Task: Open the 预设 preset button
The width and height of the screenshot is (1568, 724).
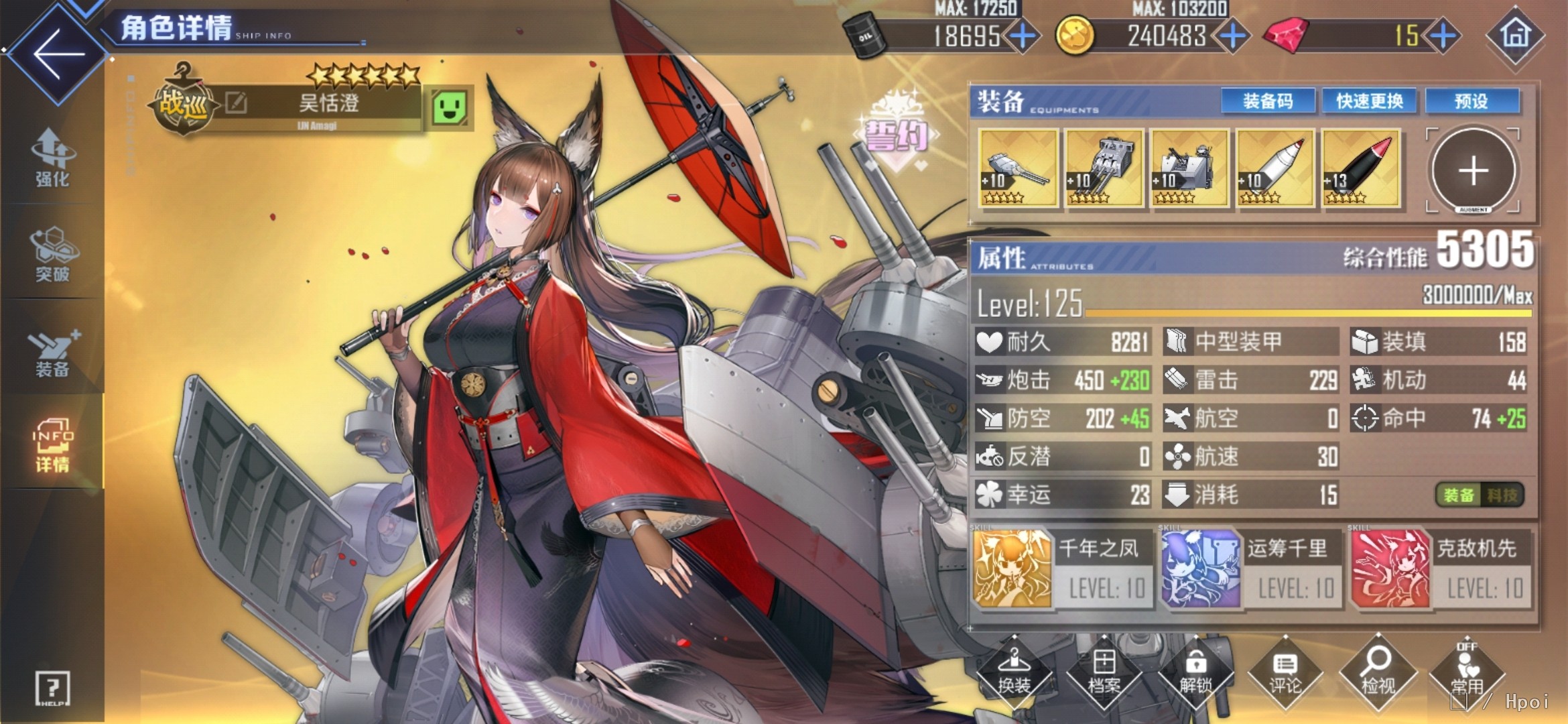Action: 1472,101
